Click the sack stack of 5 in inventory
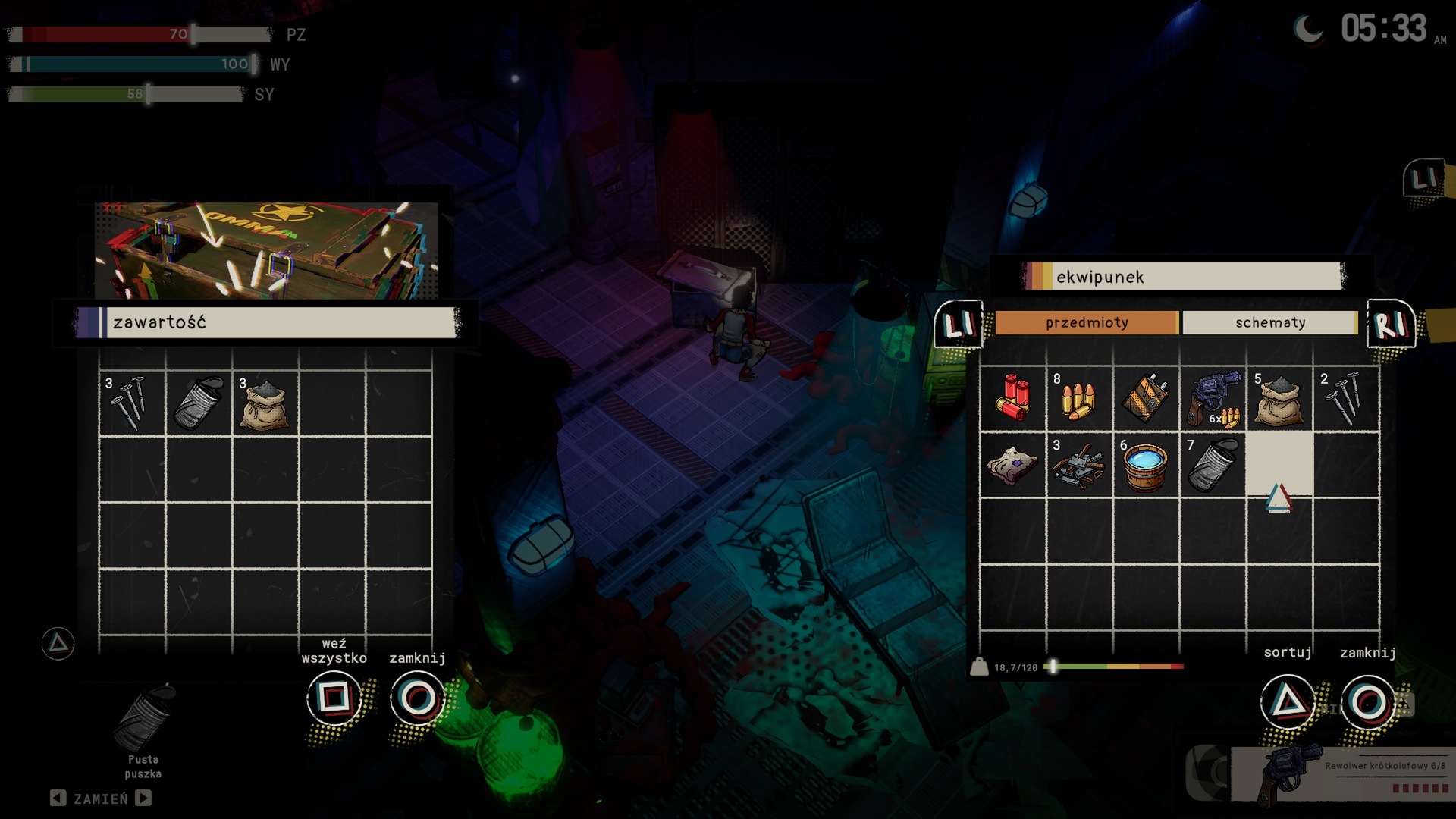This screenshot has width=1456, height=819. pos(1279,400)
